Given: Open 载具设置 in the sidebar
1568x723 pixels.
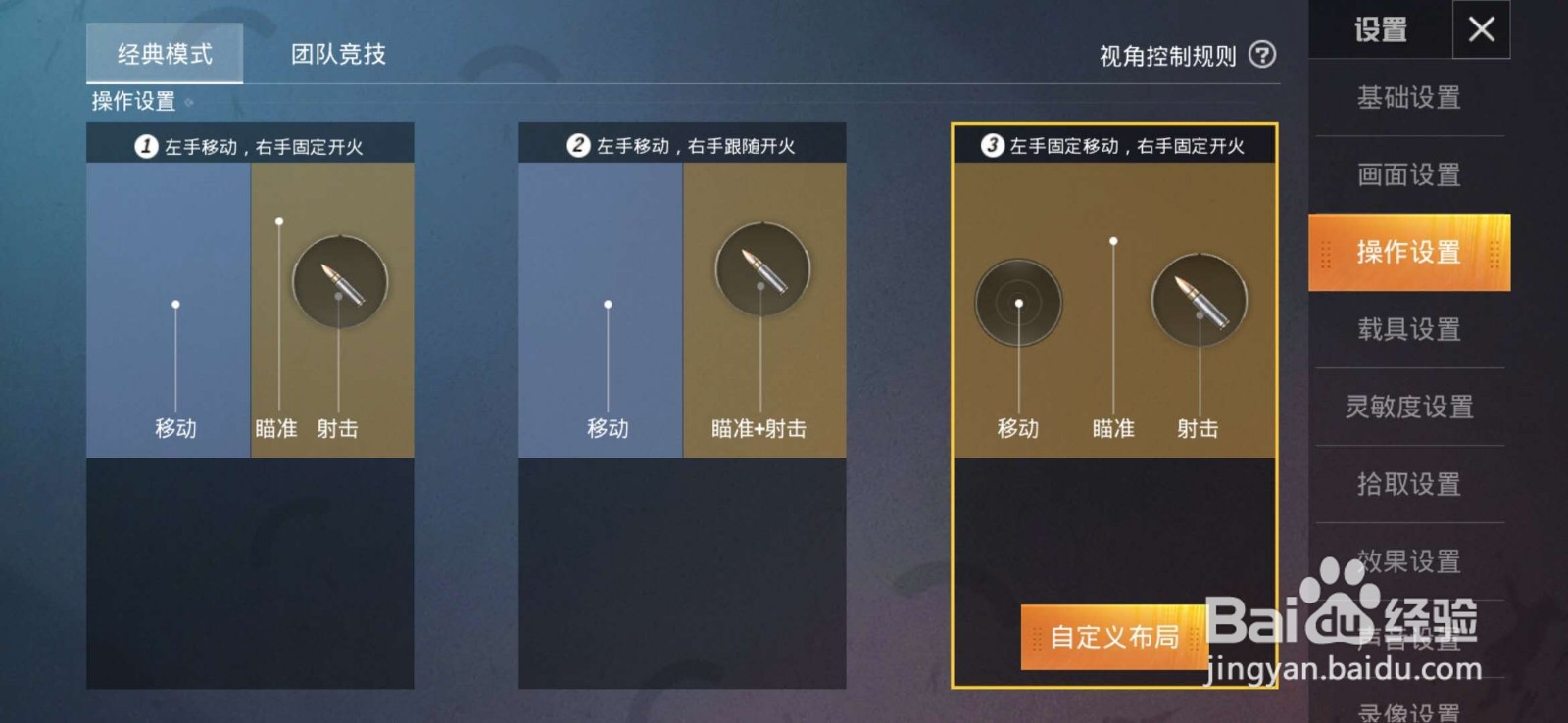Looking at the screenshot, I should point(1408,329).
